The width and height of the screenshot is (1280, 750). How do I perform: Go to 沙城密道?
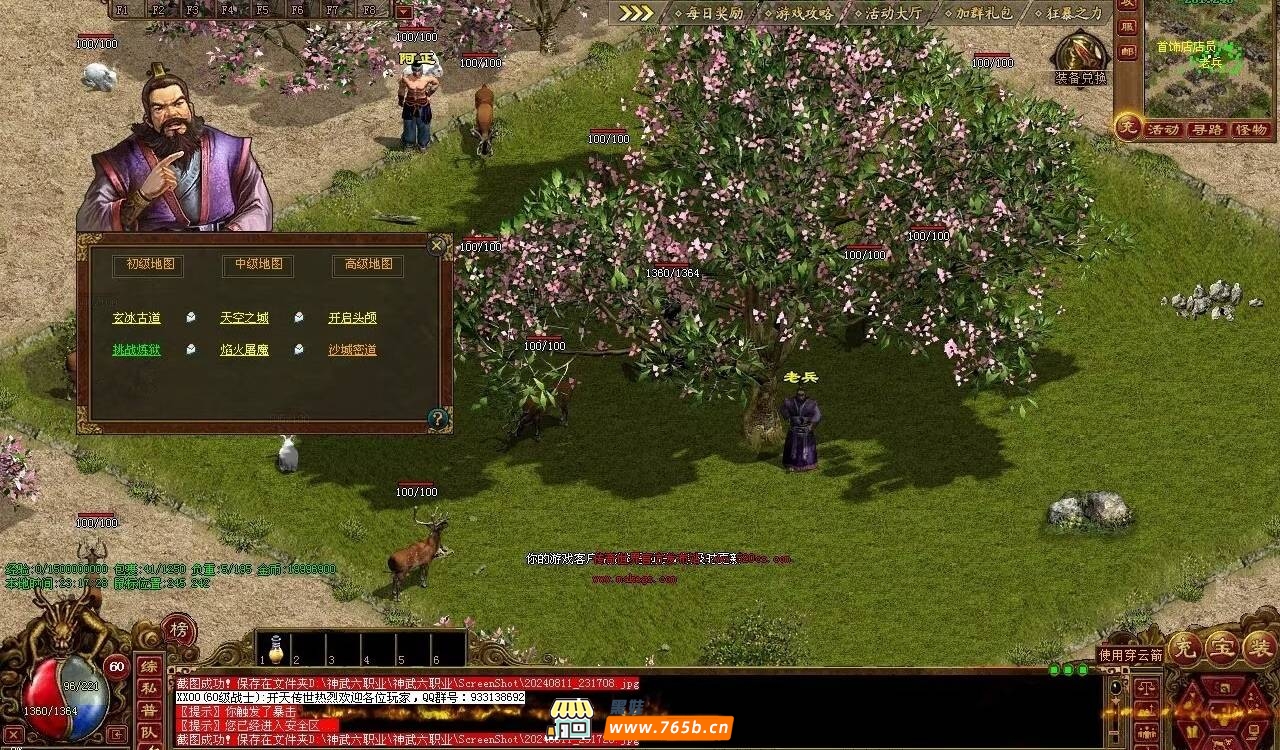[x=352, y=350]
